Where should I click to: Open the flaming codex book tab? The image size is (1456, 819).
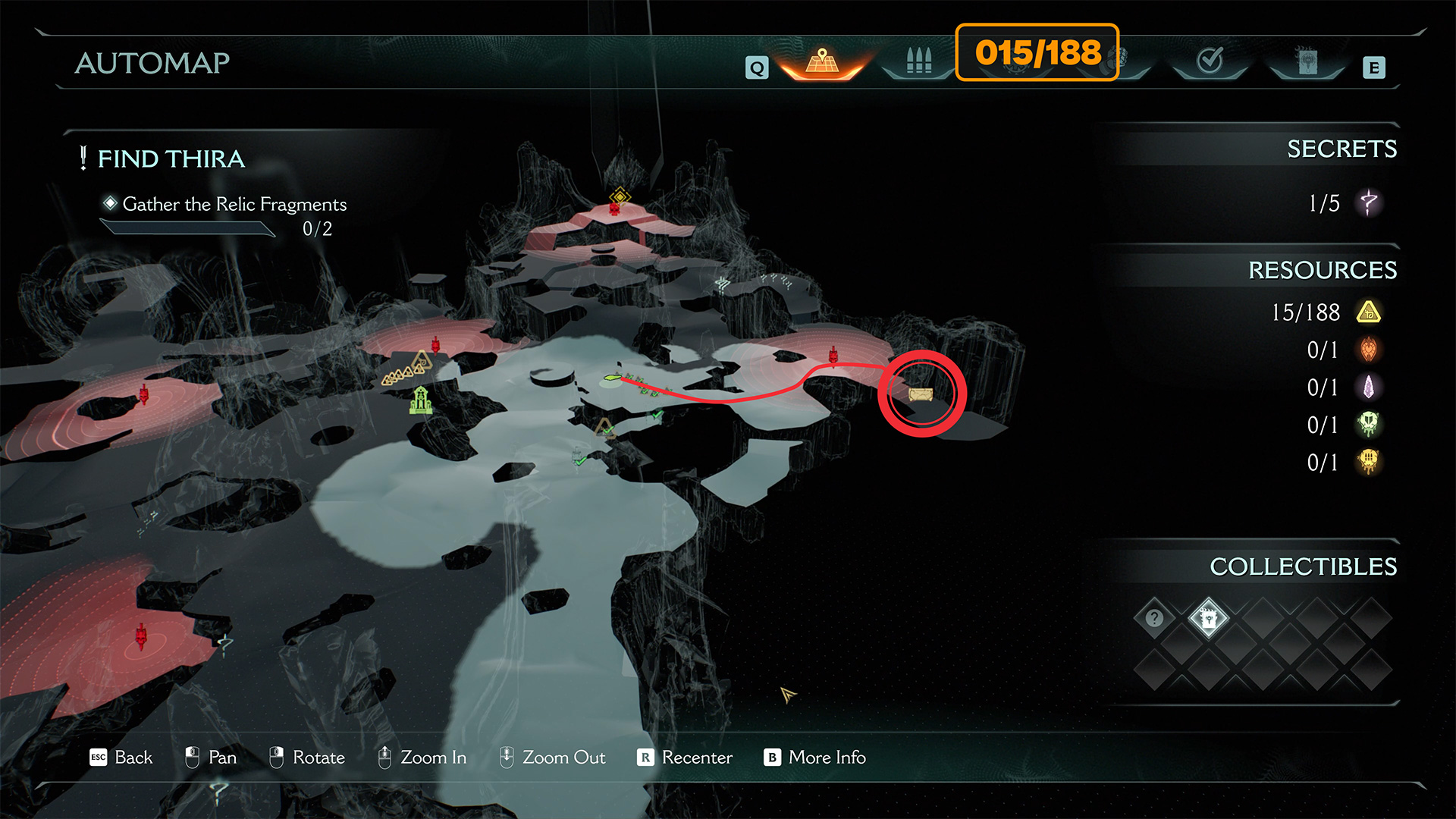tap(1307, 61)
